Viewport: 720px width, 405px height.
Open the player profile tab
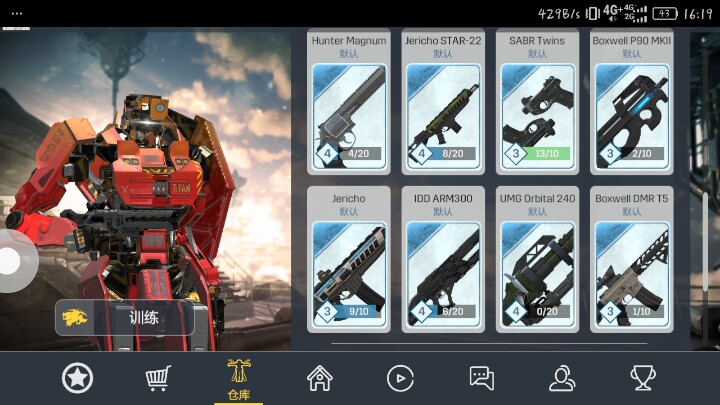(562, 378)
